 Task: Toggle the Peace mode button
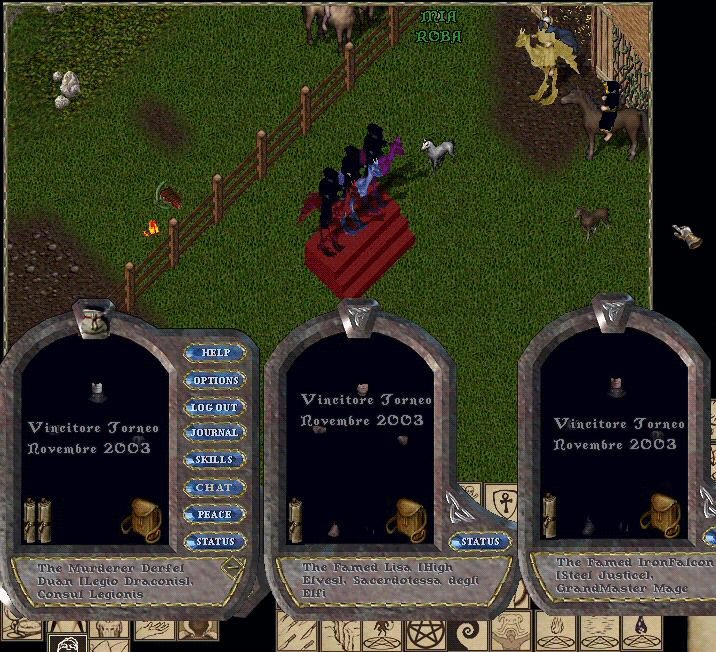tap(215, 514)
